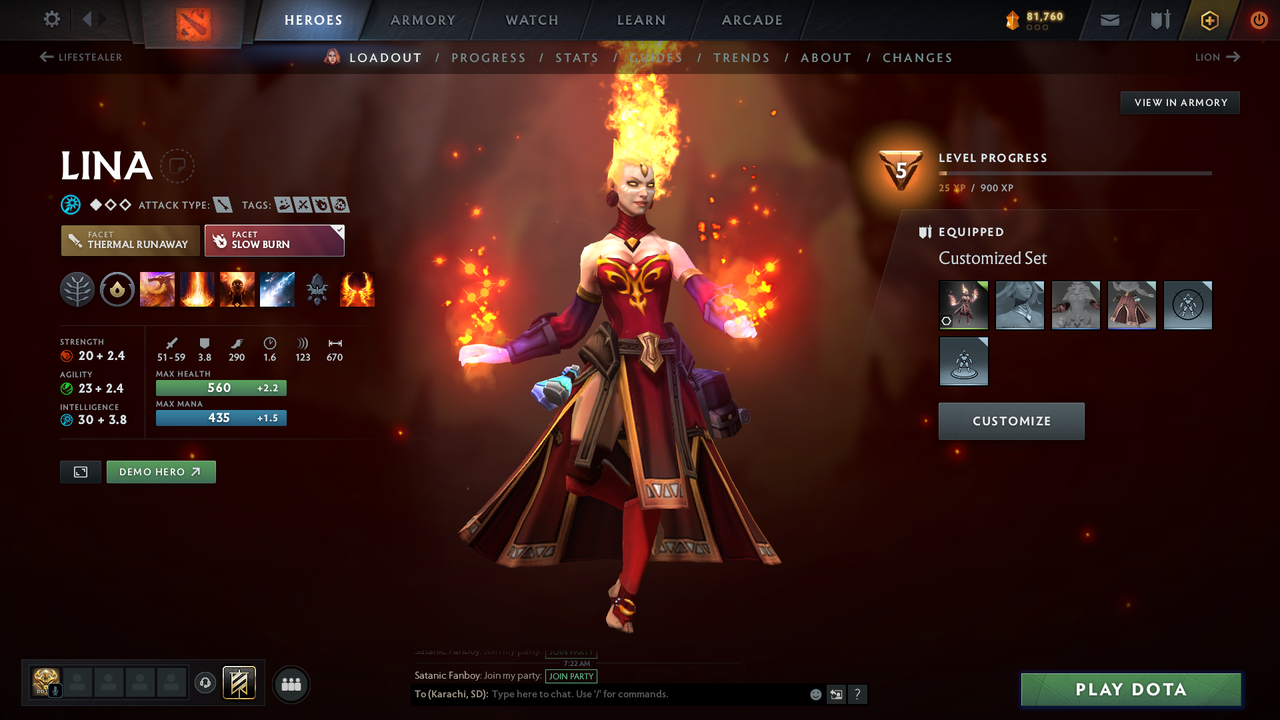Image resolution: width=1280 pixels, height=720 pixels.
Task: Click VIEW IN ARMORY link
Action: click(1179, 102)
